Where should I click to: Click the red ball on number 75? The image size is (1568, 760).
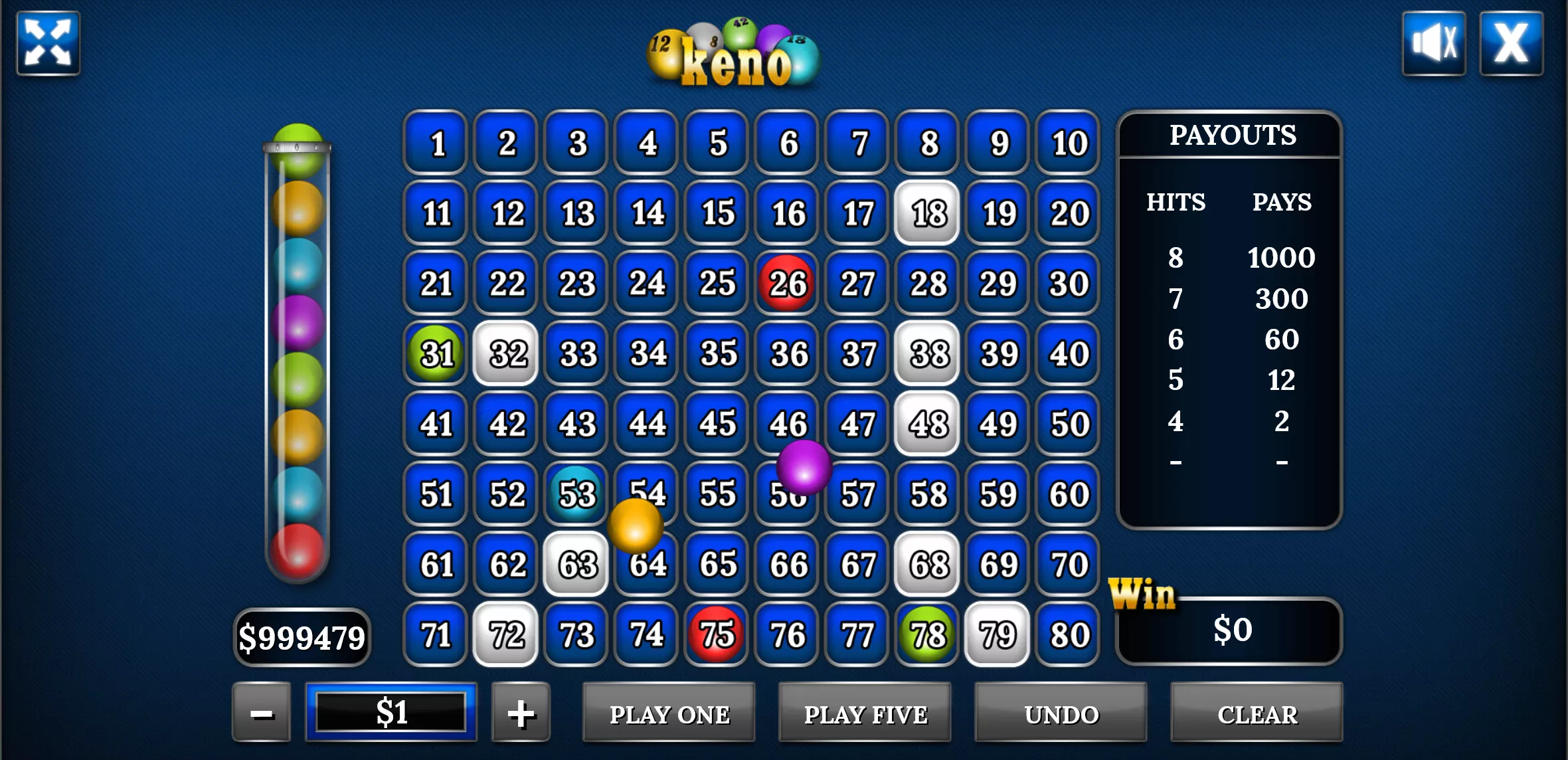(715, 634)
